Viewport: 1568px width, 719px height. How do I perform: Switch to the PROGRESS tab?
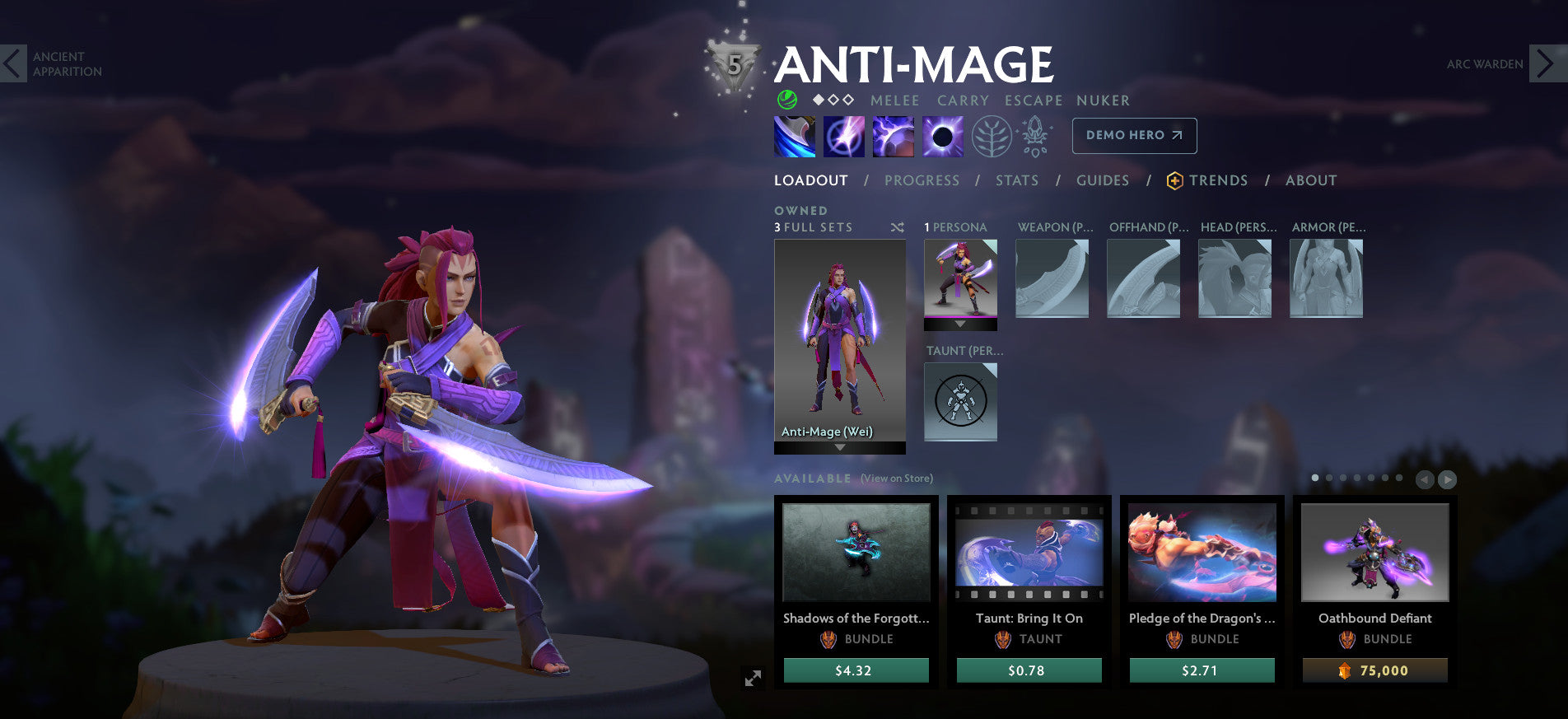point(922,180)
